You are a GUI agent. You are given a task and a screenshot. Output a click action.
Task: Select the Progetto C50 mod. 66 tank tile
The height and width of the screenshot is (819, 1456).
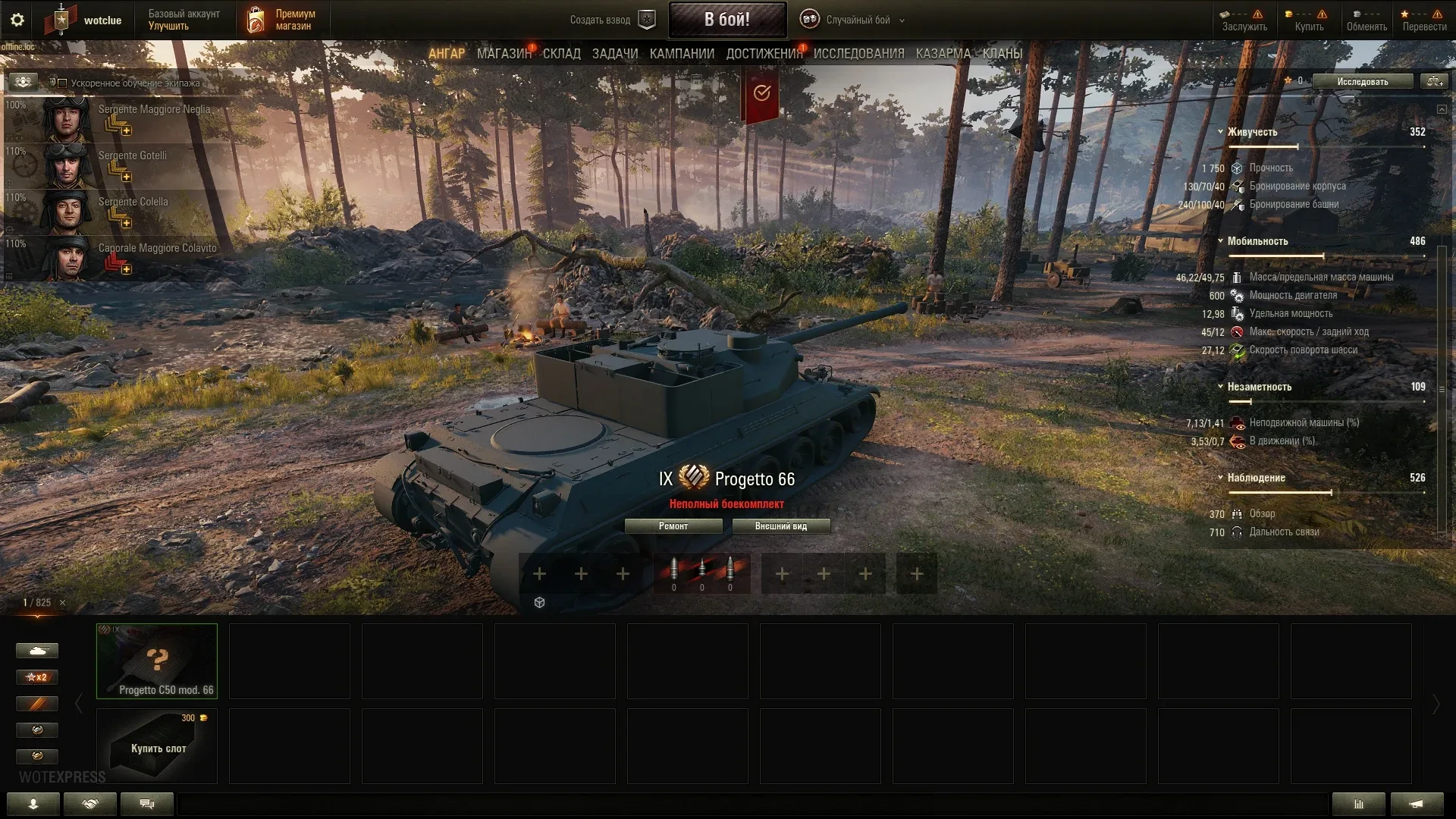(x=156, y=661)
